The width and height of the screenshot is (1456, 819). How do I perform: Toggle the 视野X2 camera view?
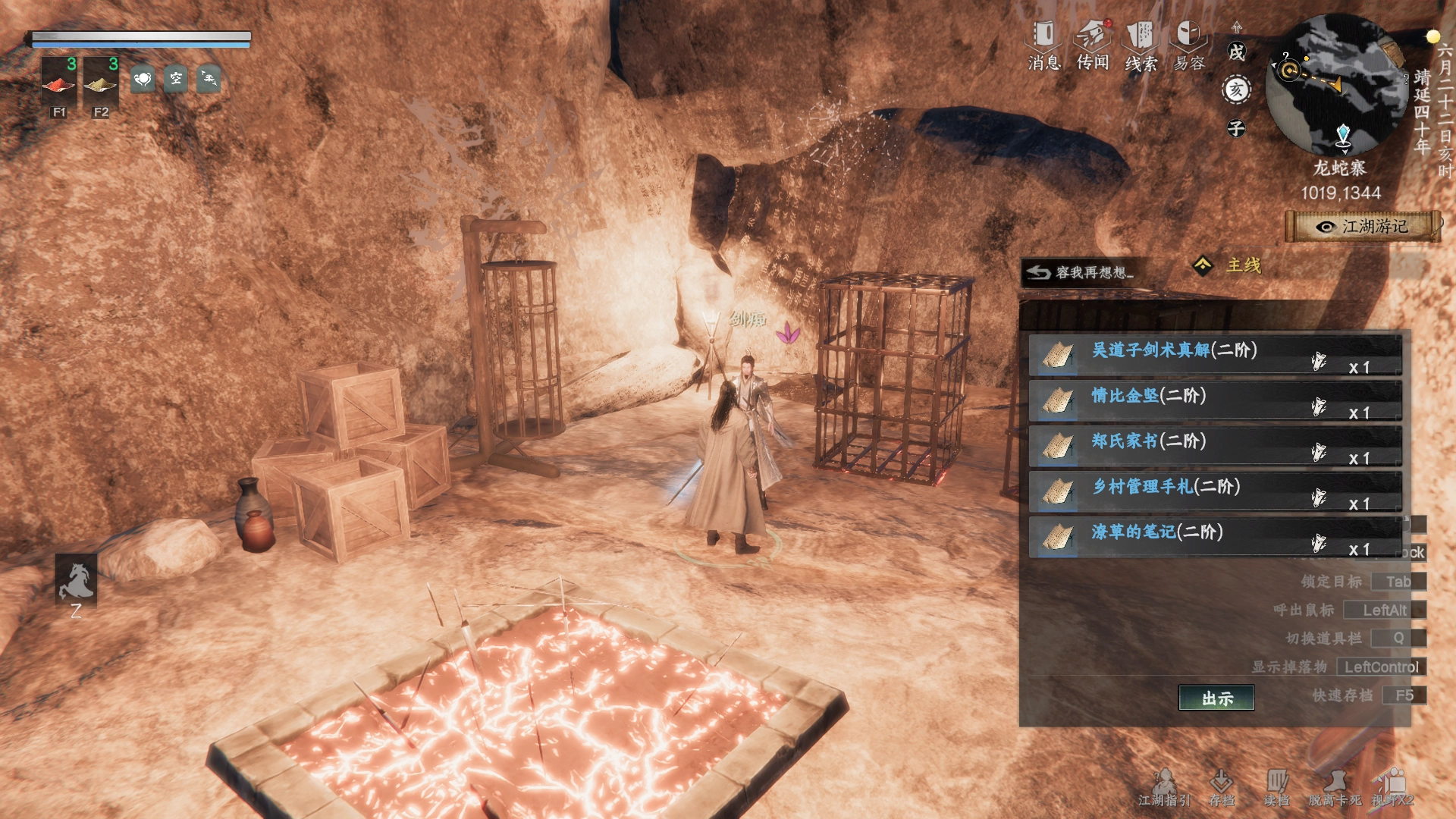pos(1393,786)
